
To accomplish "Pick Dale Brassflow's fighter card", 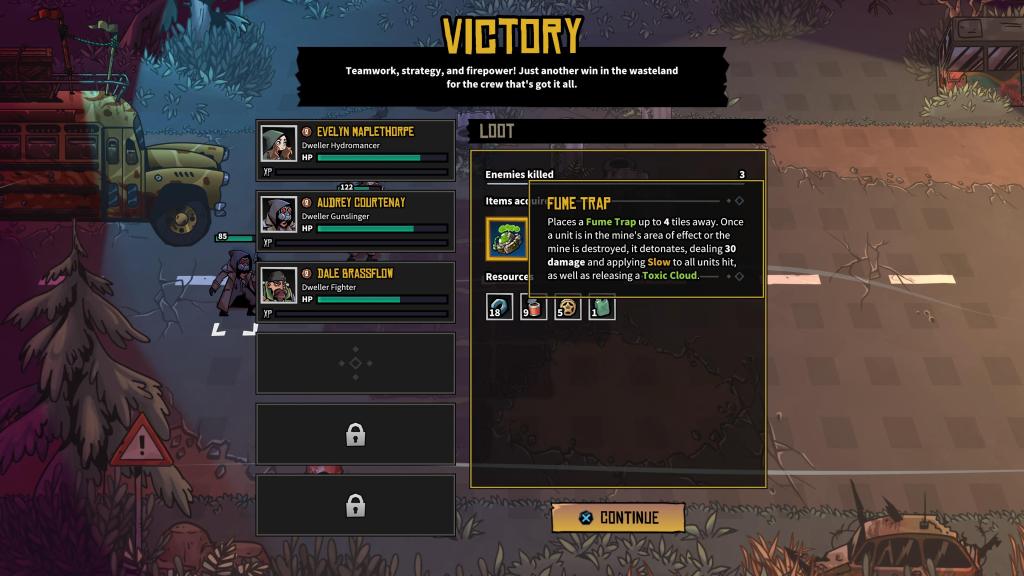I will 356,292.
